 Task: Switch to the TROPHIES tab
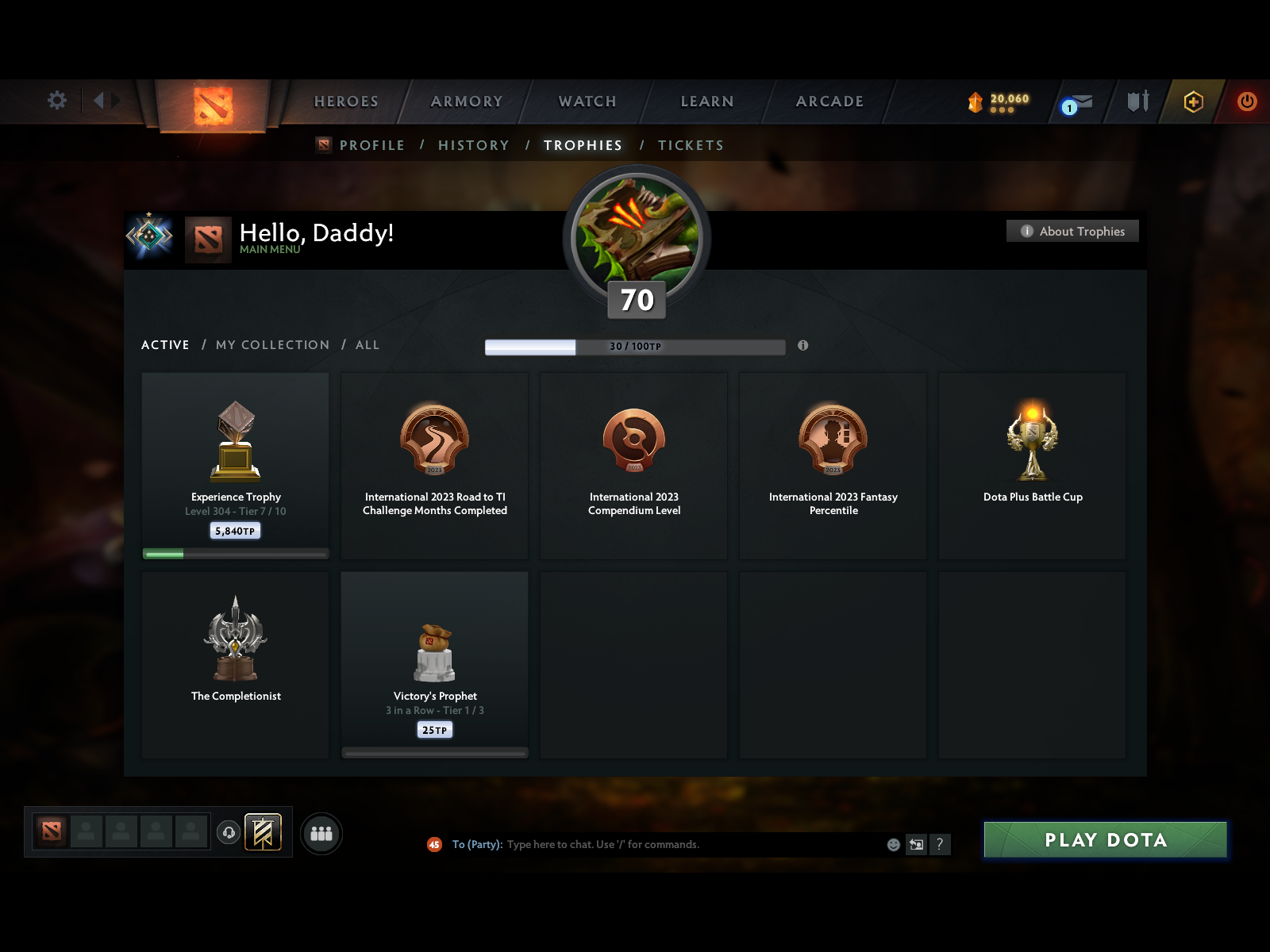583,145
